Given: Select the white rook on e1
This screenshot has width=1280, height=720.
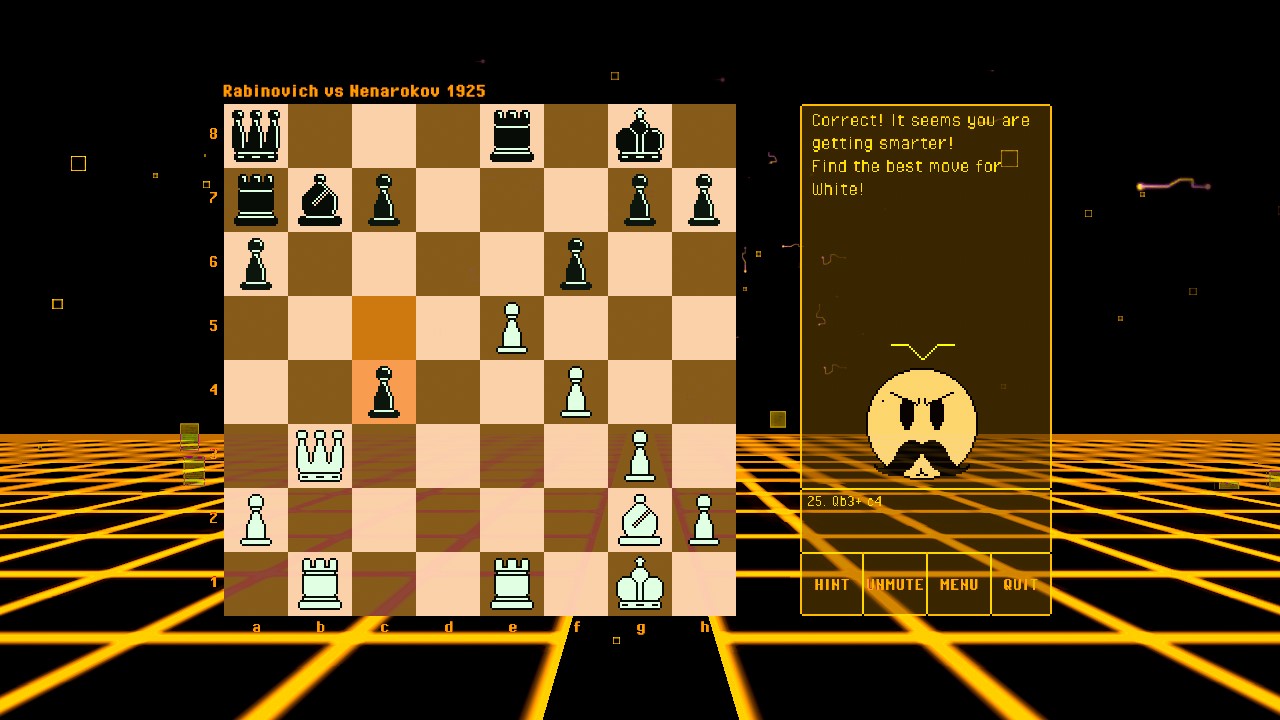Looking at the screenshot, I should (x=512, y=584).
